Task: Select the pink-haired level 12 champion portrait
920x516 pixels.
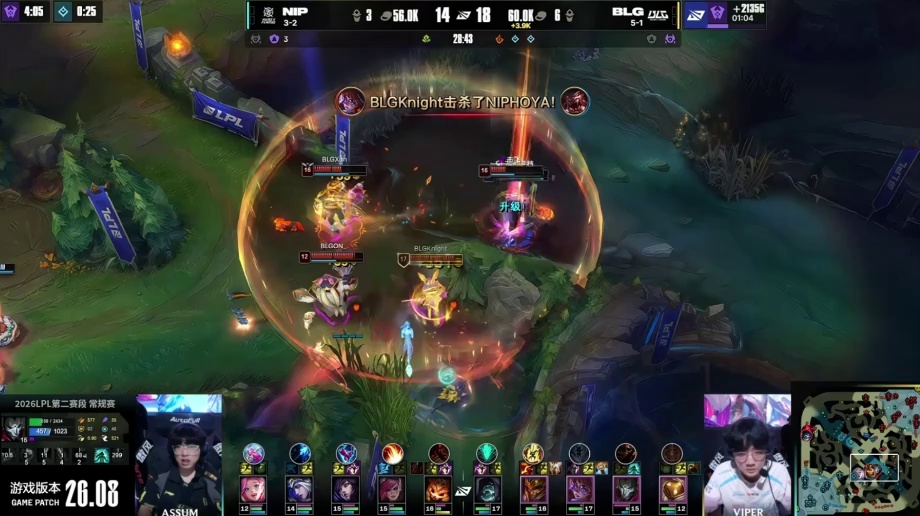Action: click(x=253, y=489)
